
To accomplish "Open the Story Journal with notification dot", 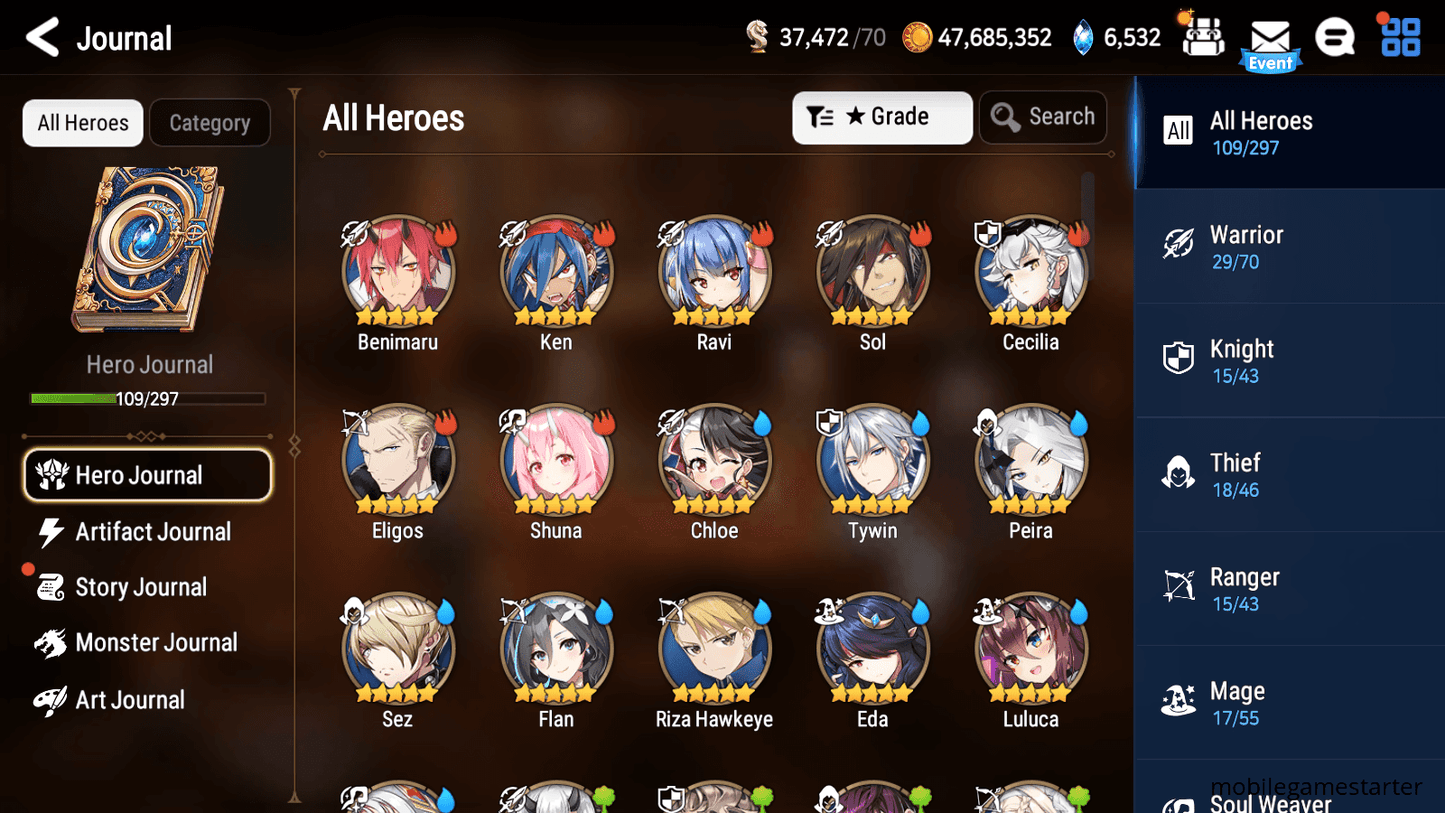I will pos(141,587).
